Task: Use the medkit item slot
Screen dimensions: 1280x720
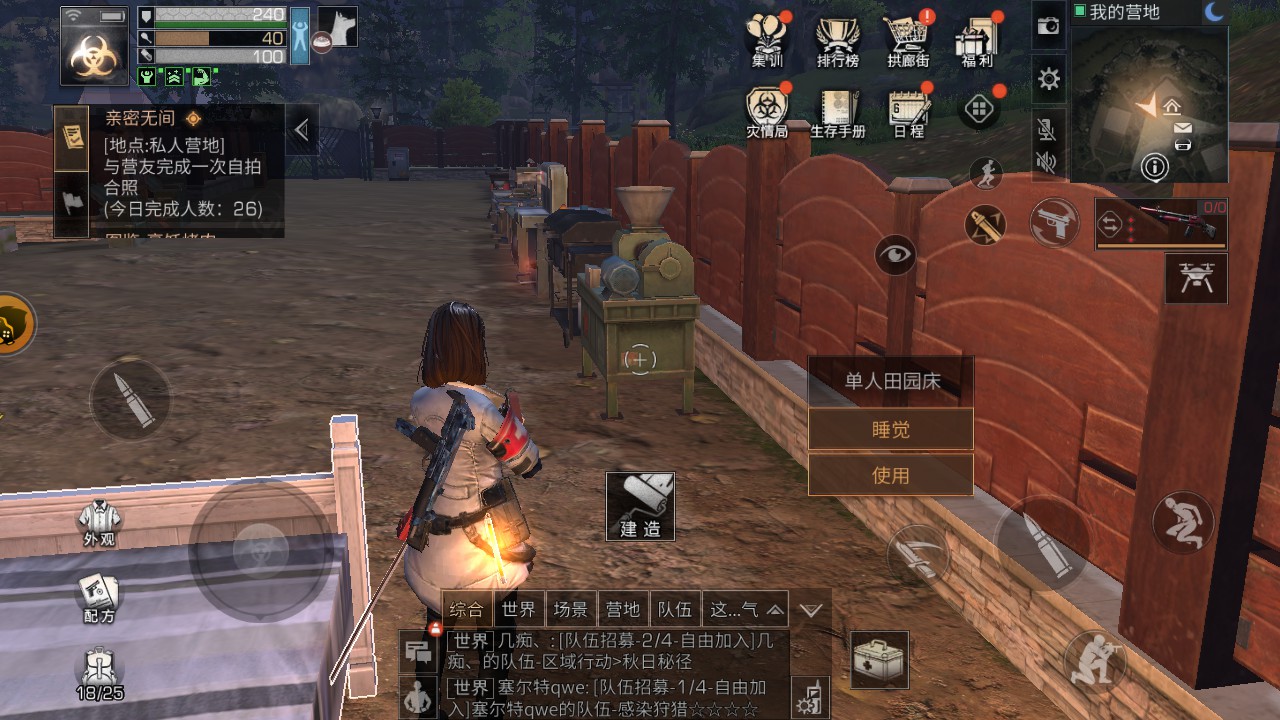Action: pos(880,660)
